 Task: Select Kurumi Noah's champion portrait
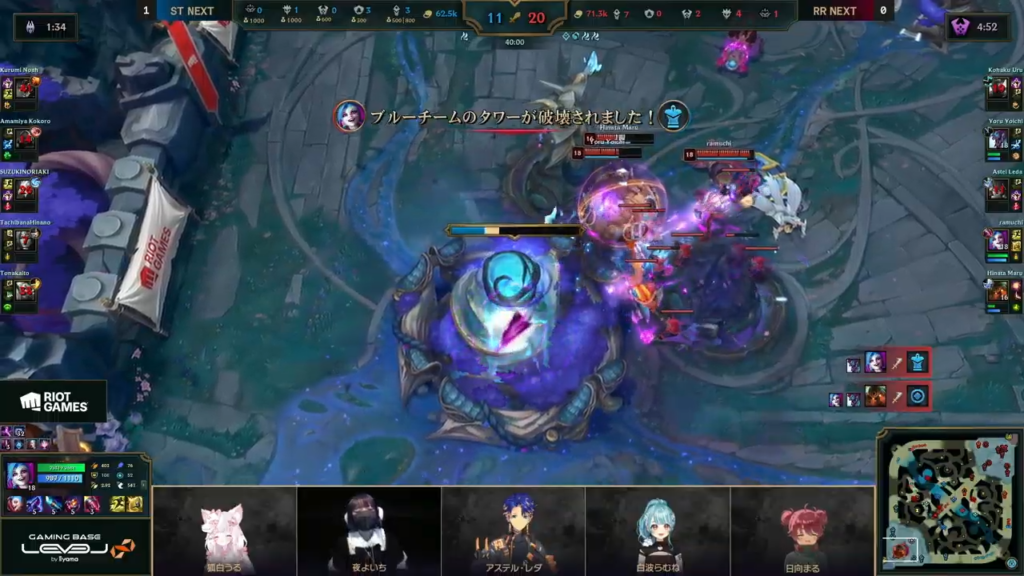[25, 90]
